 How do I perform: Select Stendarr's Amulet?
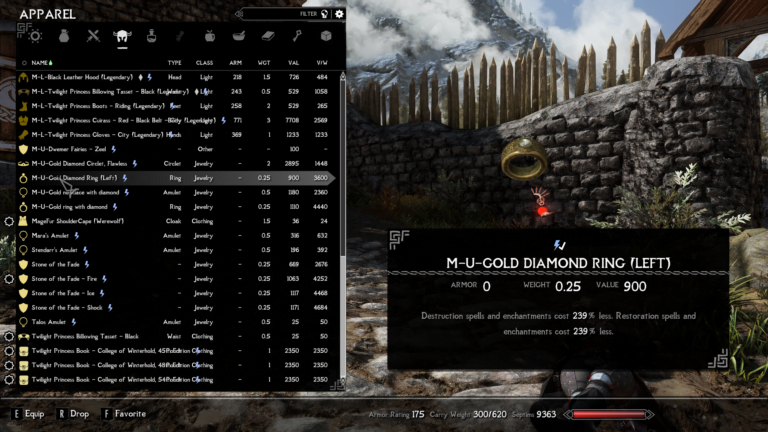click(x=58, y=250)
